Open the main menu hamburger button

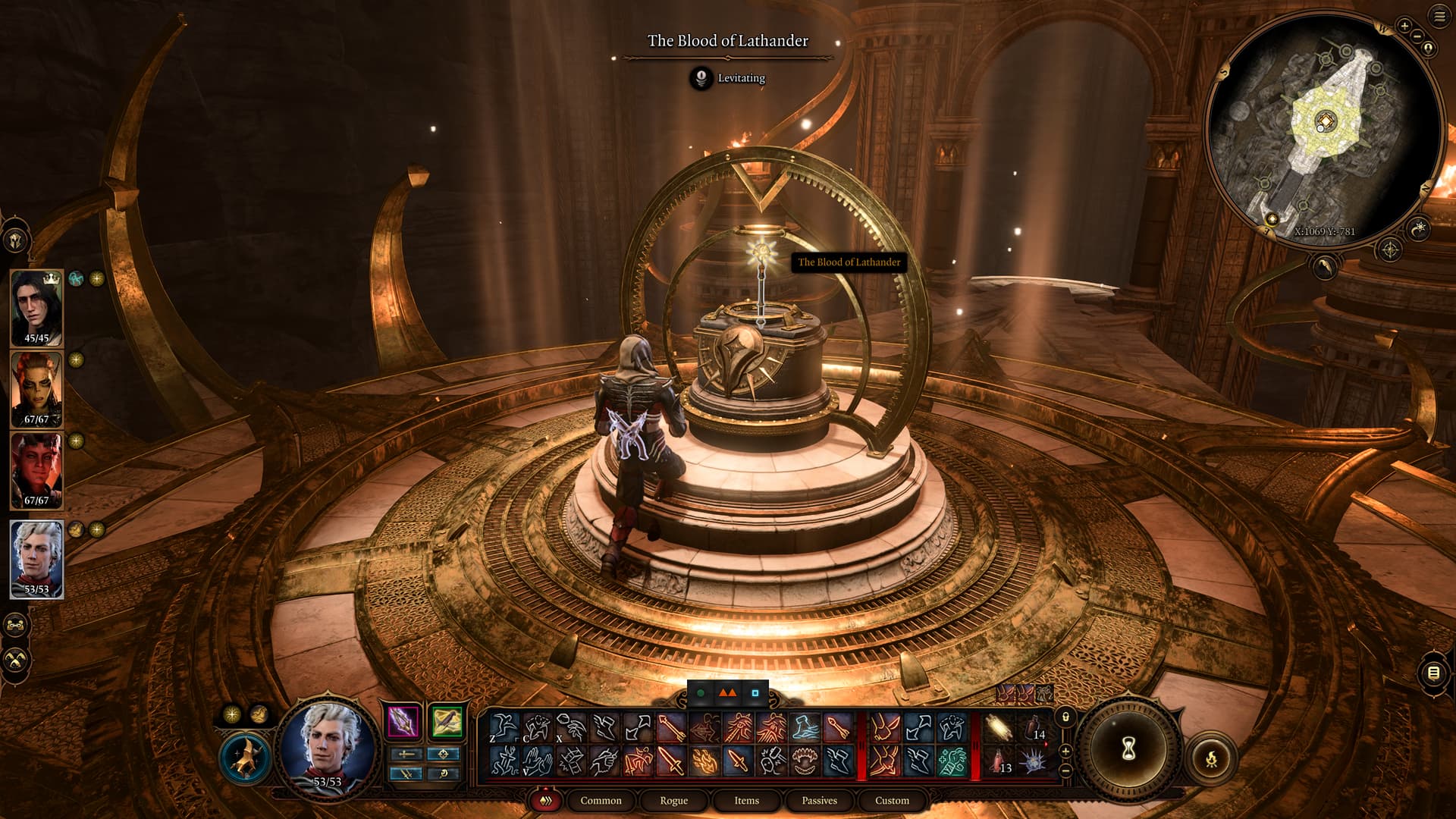(1439, 17)
